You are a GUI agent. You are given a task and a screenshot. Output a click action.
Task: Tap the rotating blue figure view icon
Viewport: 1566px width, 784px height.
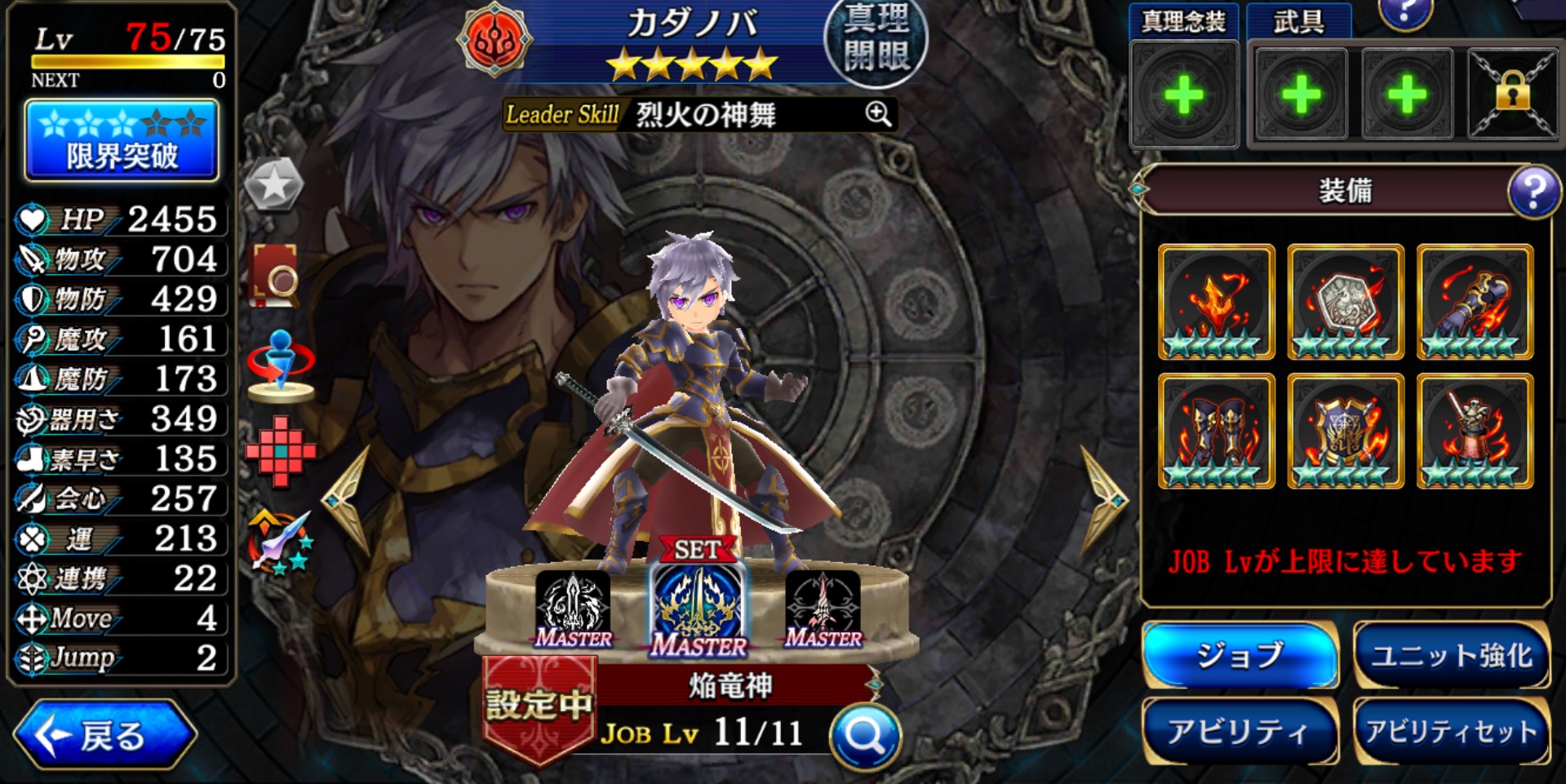pyautogui.click(x=280, y=365)
